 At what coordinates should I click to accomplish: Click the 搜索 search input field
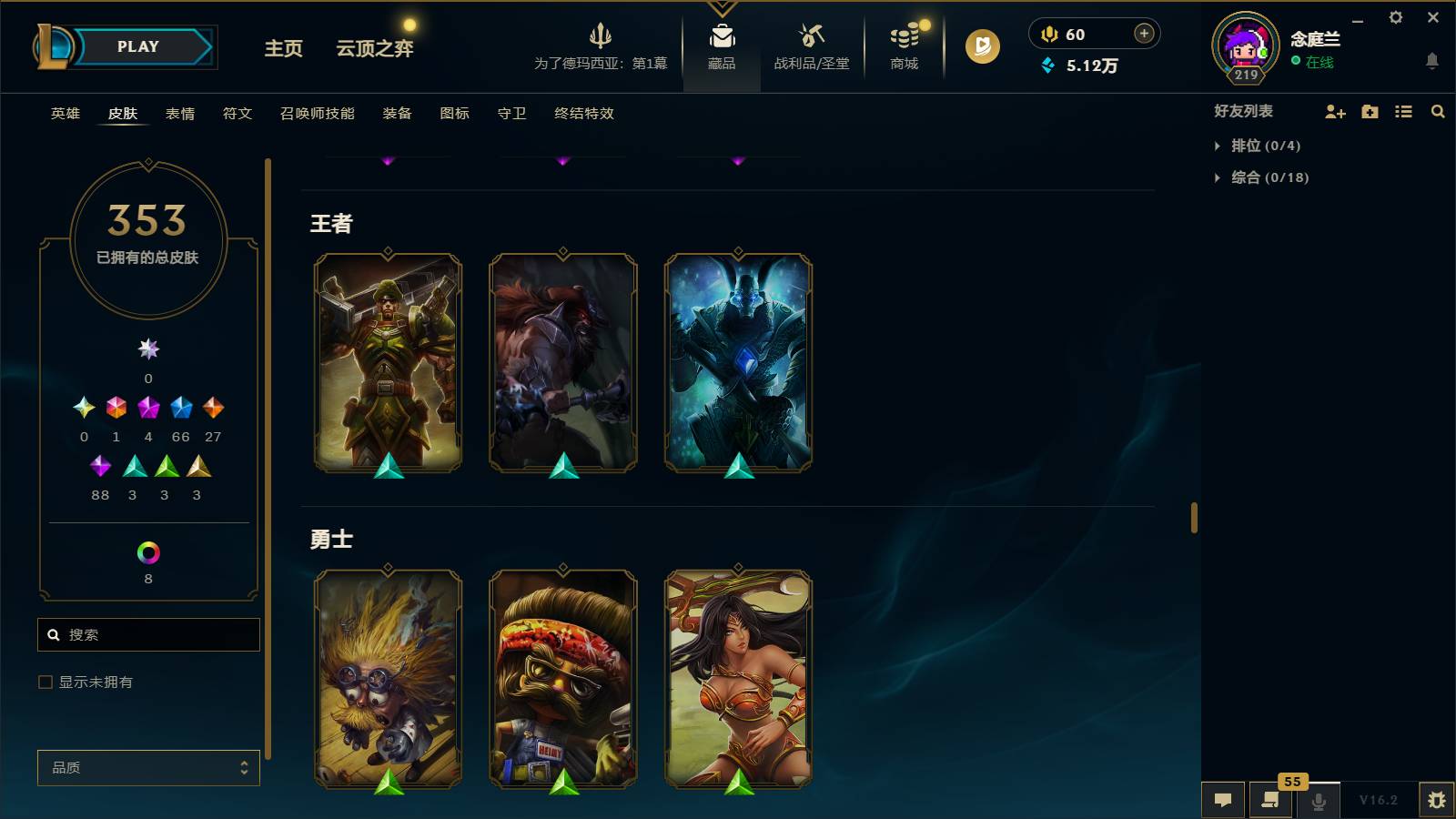pyautogui.click(x=148, y=634)
